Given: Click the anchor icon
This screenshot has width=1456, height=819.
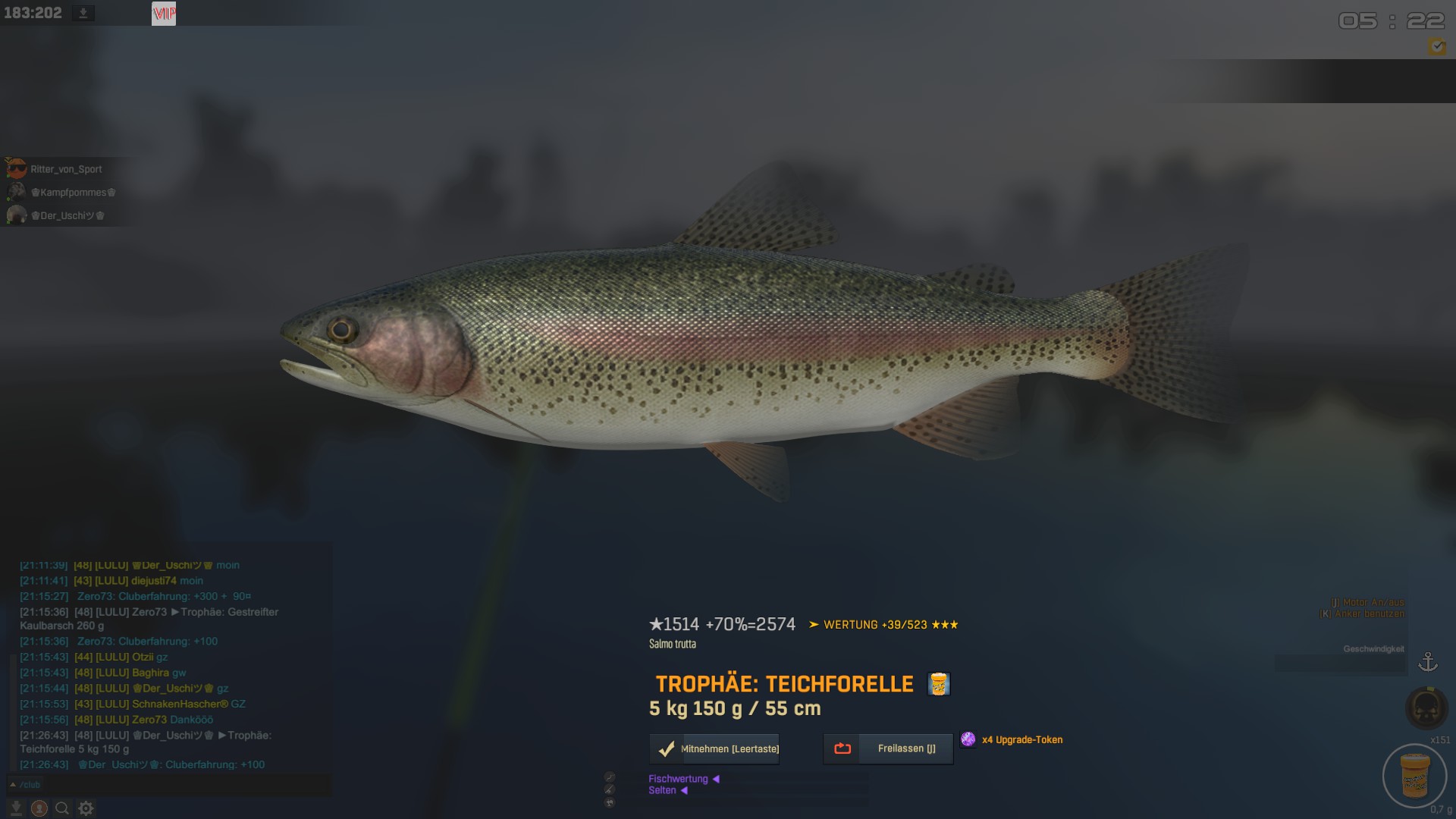Looking at the screenshot, I should [1428, 662].
